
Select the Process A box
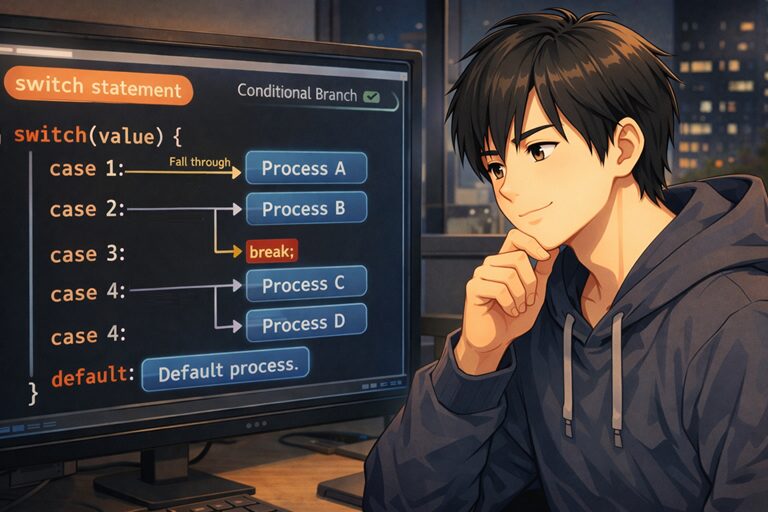[x=305, y=168]
